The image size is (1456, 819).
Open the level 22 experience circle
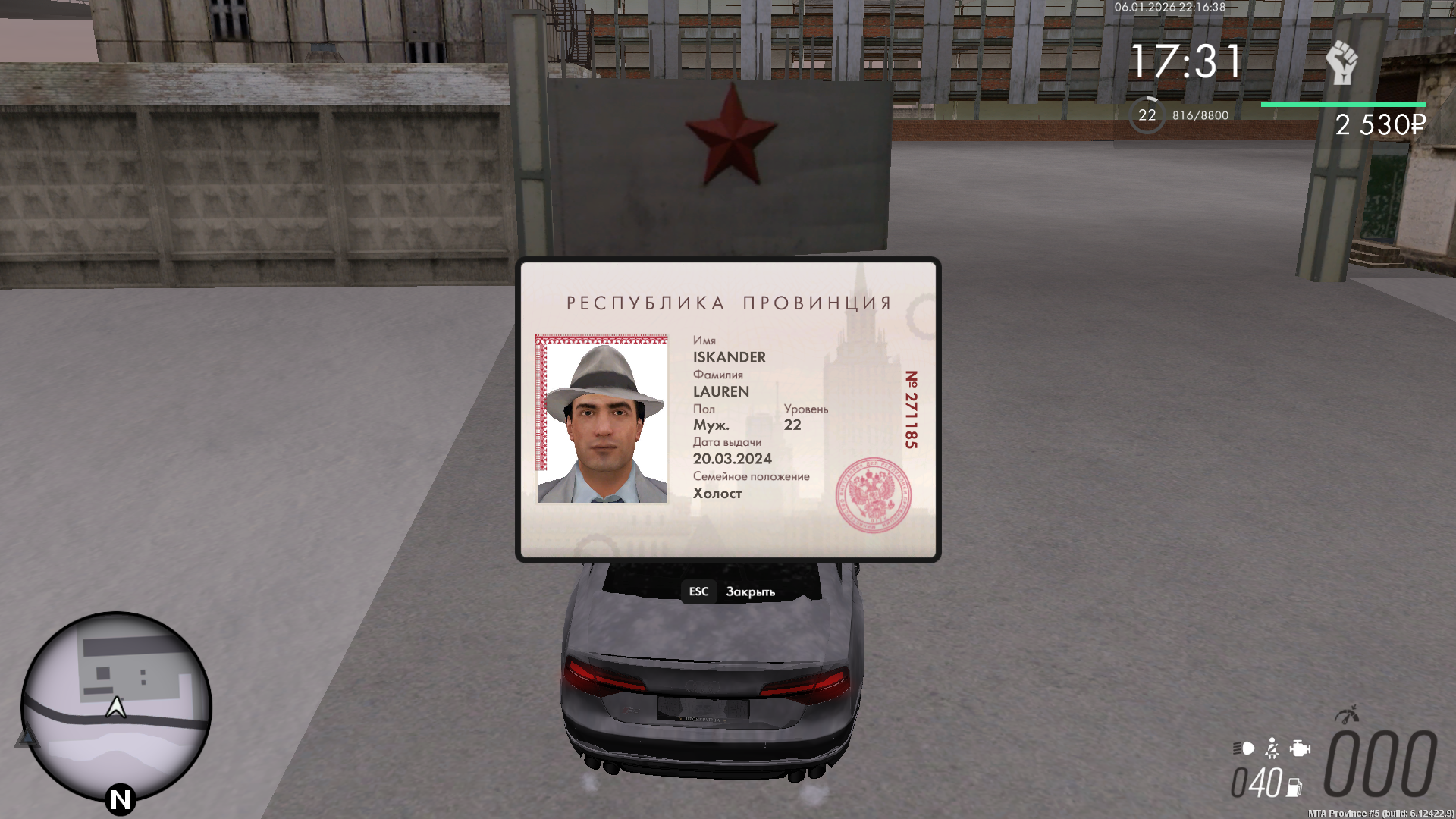tap(1147, 115)
